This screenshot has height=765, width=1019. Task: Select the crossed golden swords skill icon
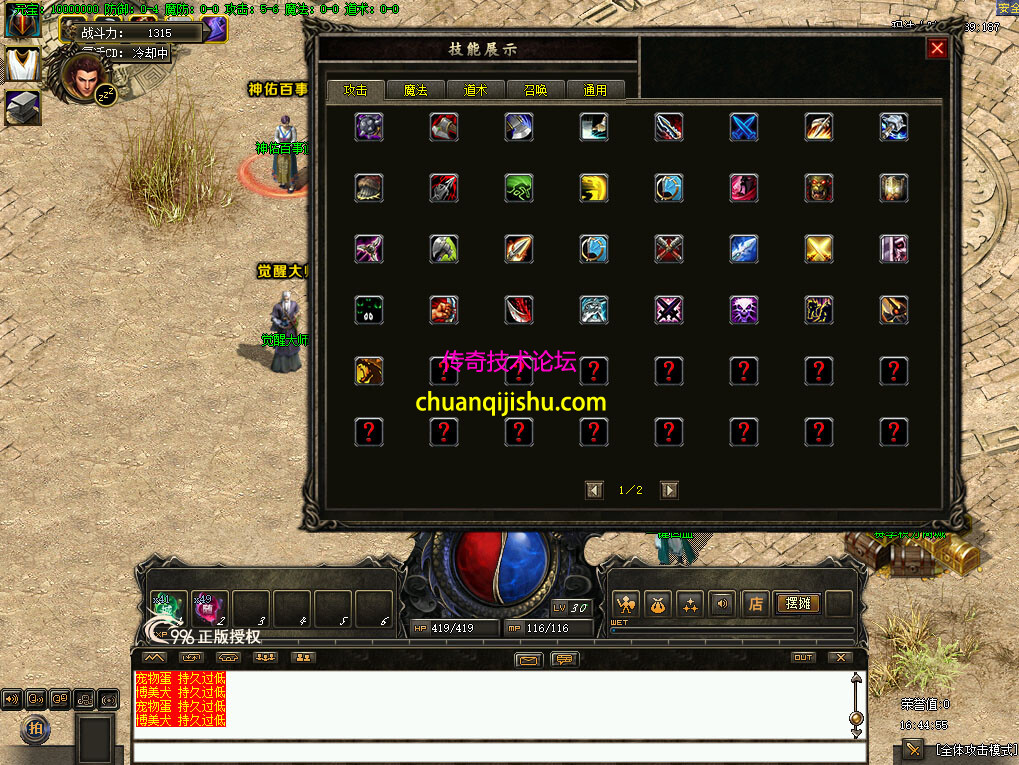[x=819, y=249]
